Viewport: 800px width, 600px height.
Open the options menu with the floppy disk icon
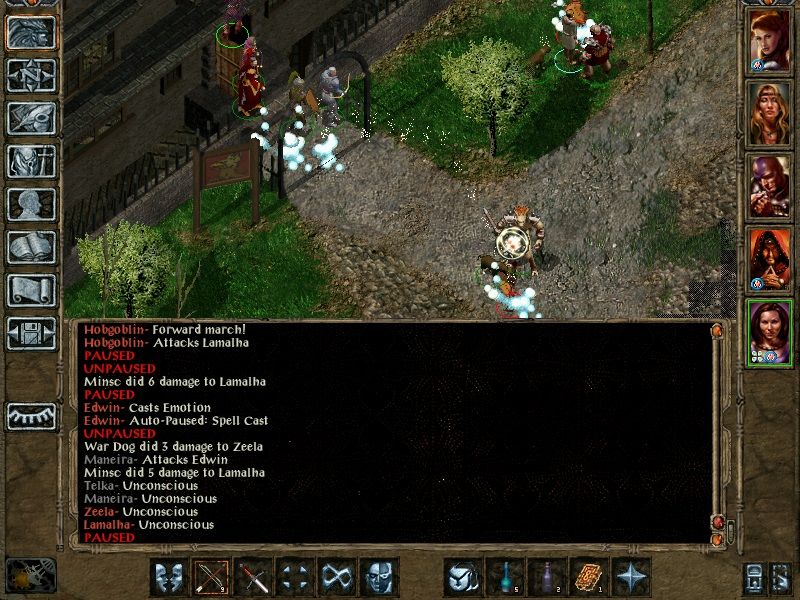[32, 333]
